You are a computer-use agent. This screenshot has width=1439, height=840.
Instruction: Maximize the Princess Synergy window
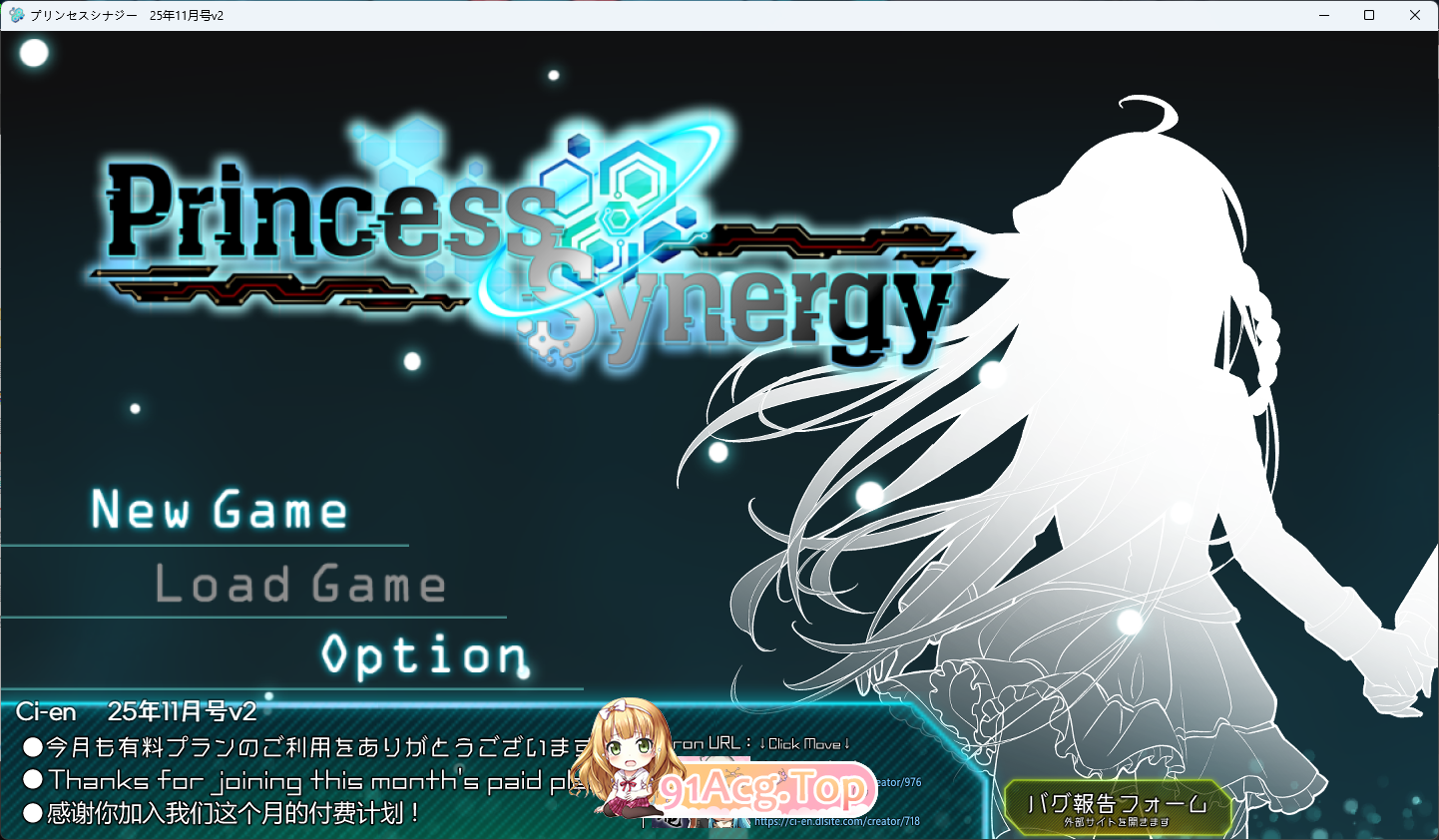(1370, 15)
